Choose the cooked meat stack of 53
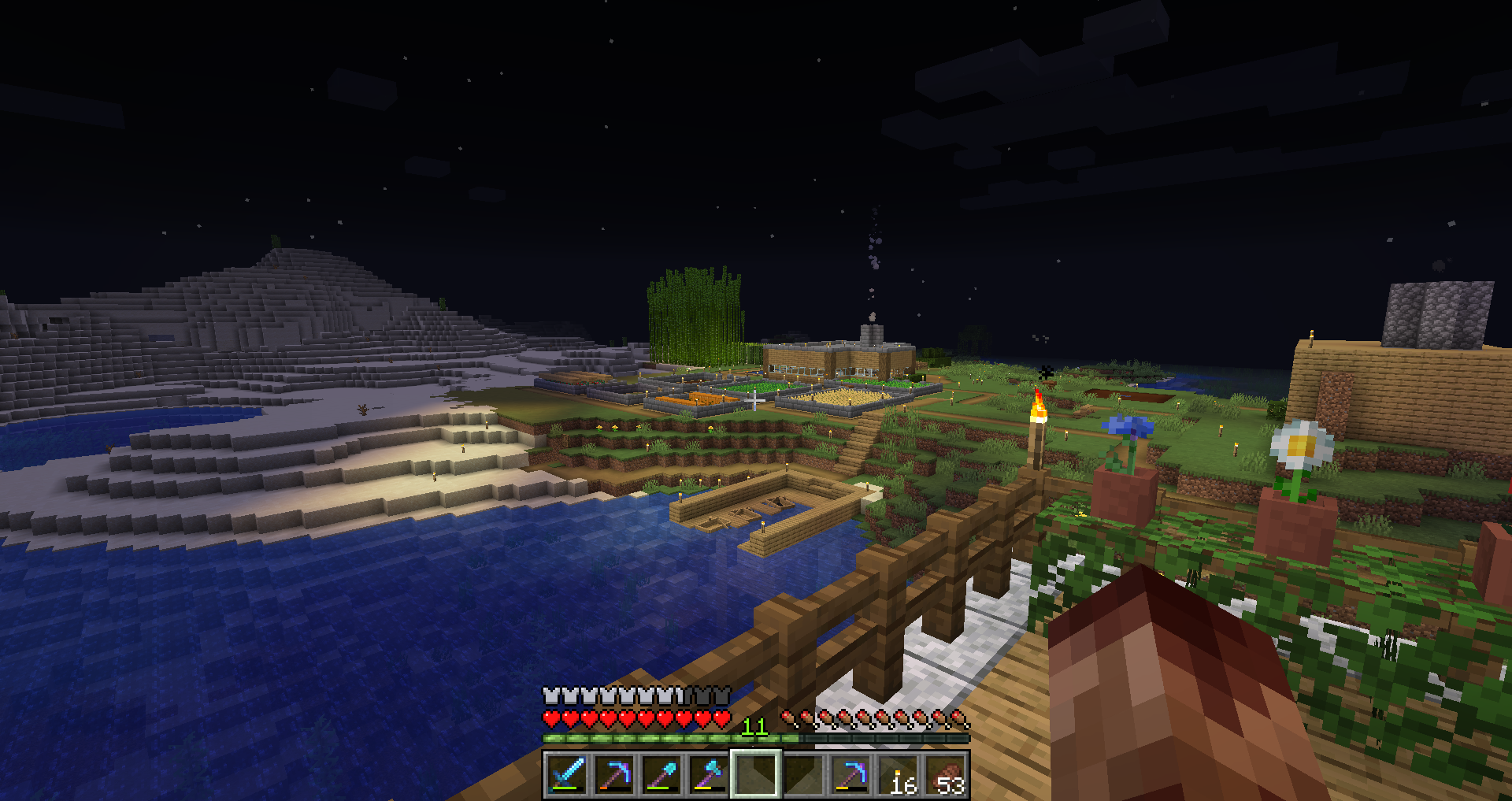Image resolution: width=1512 pixels, height=801 pixels. (946, 774)
